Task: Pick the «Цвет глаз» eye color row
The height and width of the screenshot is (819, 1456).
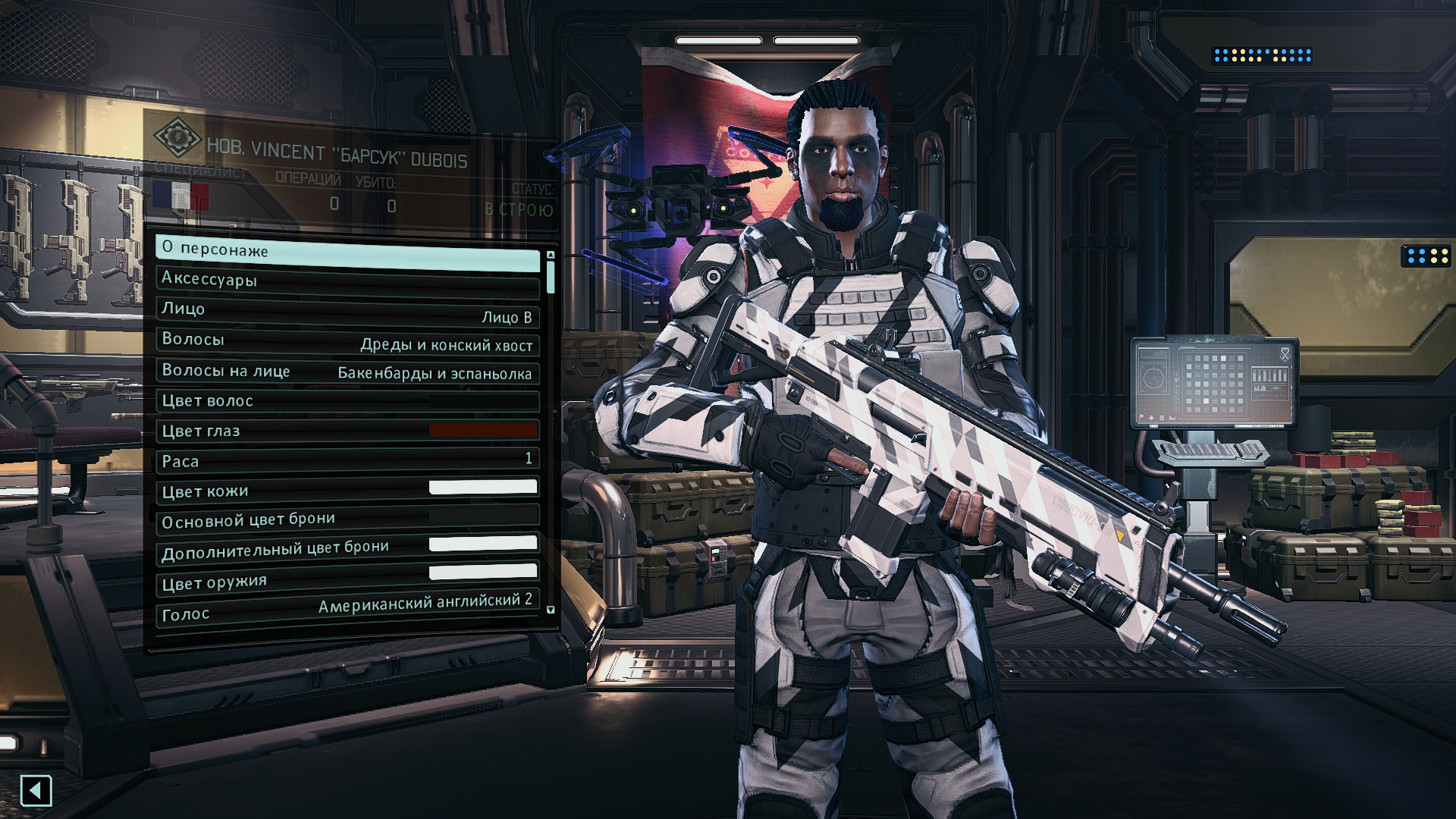Action: (x=347, y=431)
